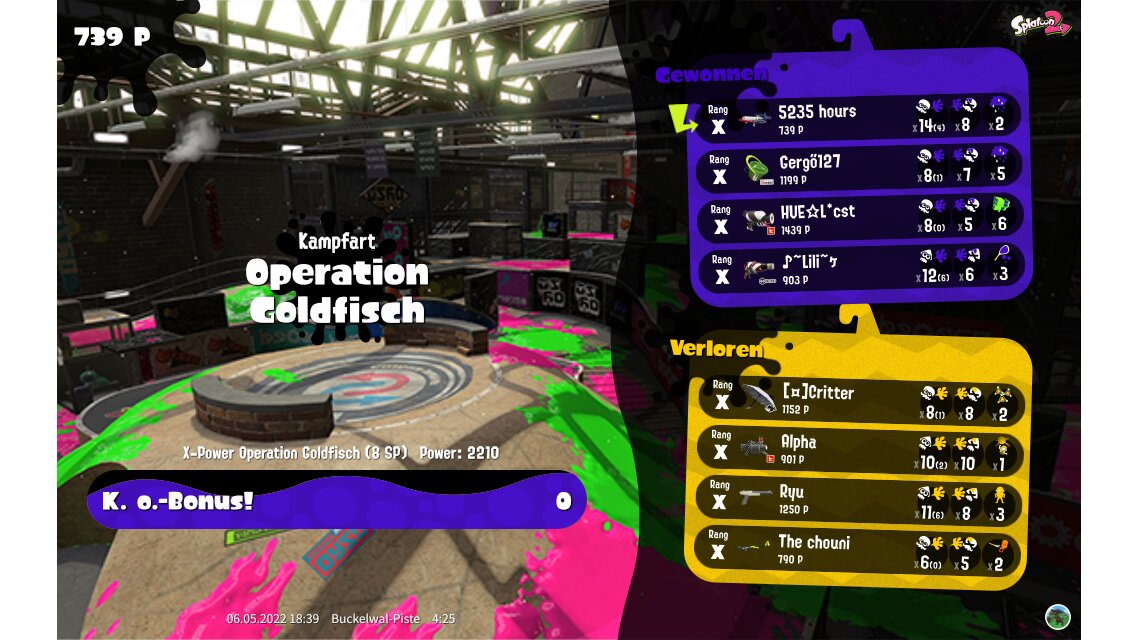Choose player Alpha in the losing team
1138x640 pixels.
click(860, 449)
